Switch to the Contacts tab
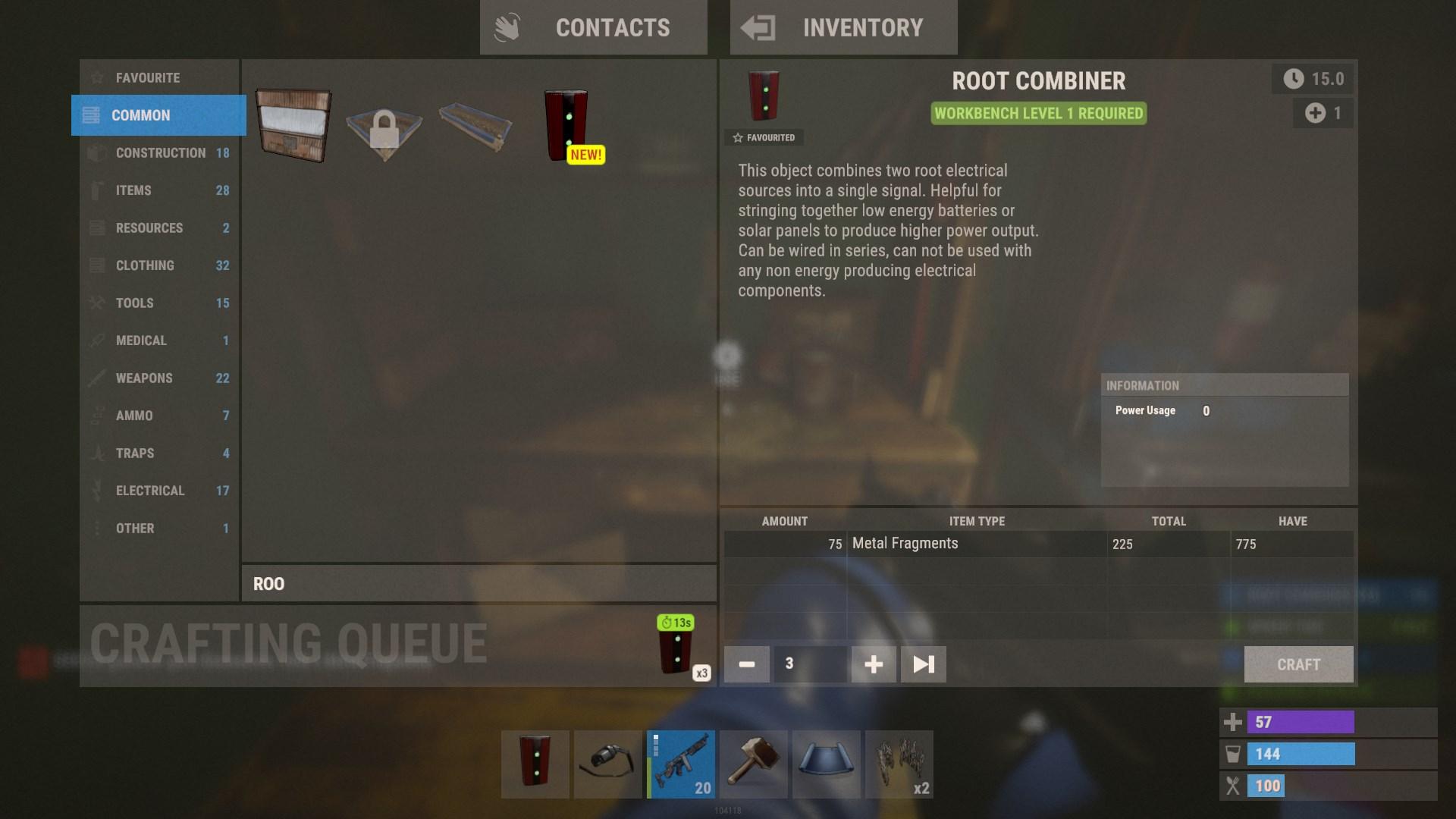This screenshot has height=819, width=1456. pyautogui.click(x=594, y=27)
